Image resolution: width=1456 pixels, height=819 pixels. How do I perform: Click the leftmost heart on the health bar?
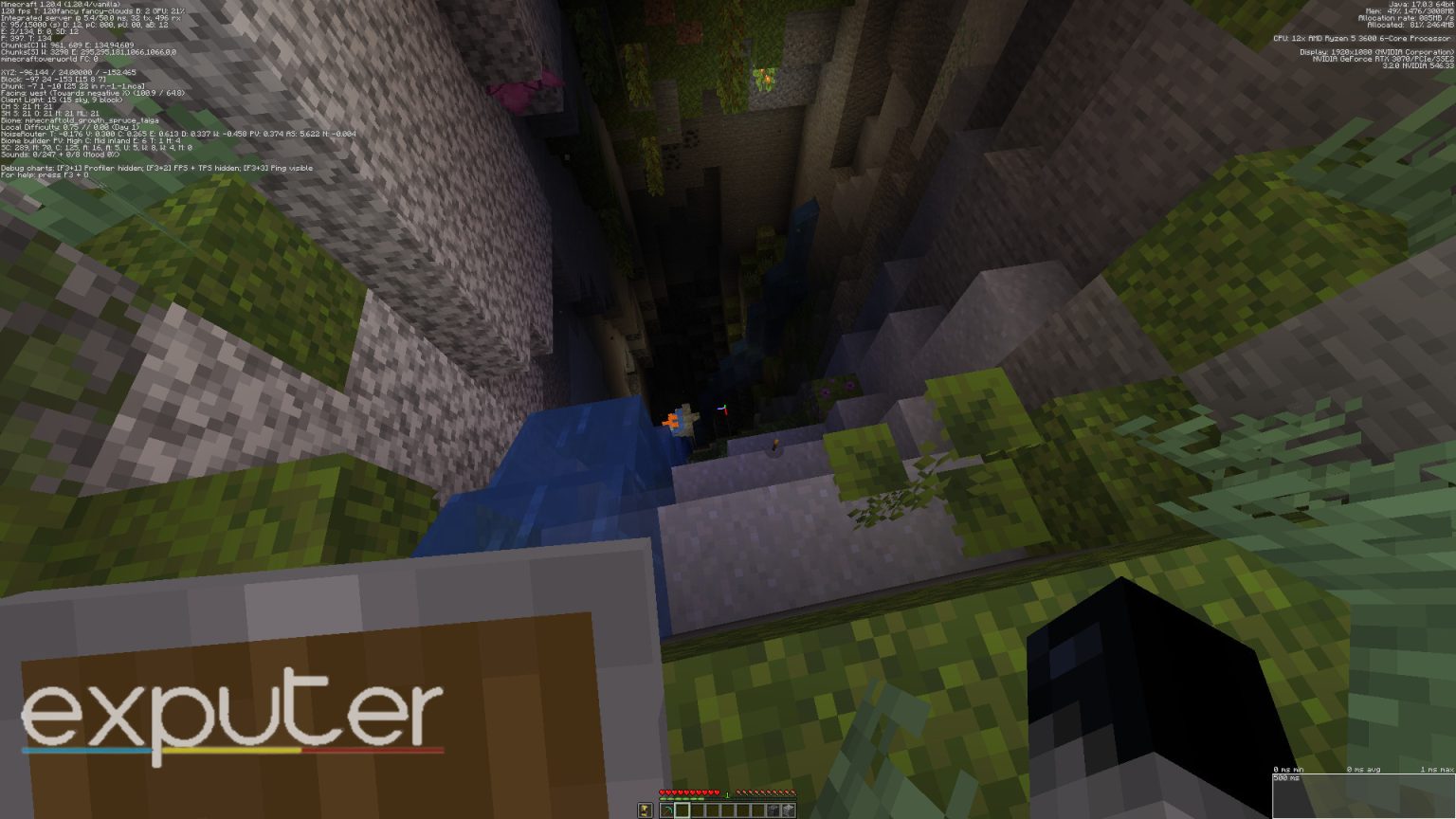pos(662,792)
